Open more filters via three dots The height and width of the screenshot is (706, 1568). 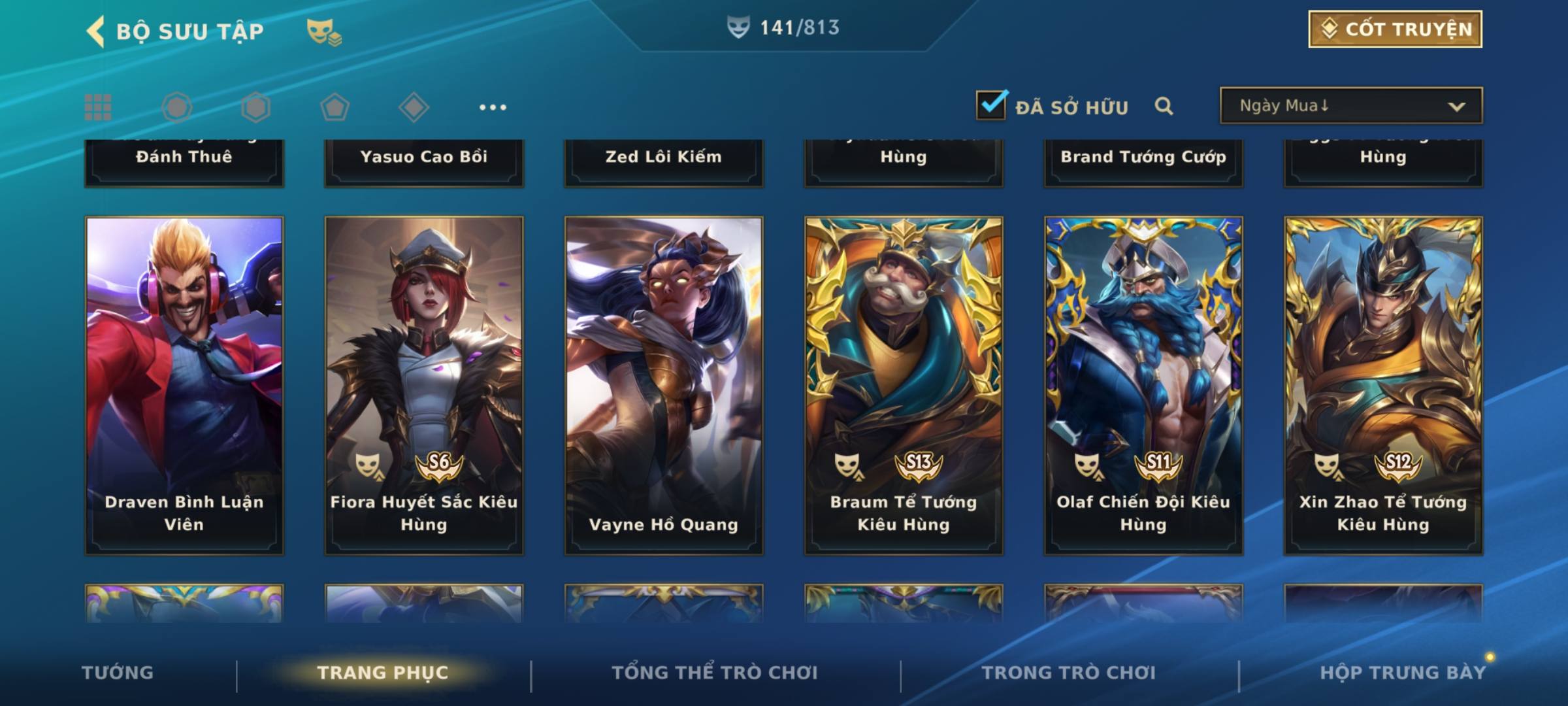click(x=493, y=107)
